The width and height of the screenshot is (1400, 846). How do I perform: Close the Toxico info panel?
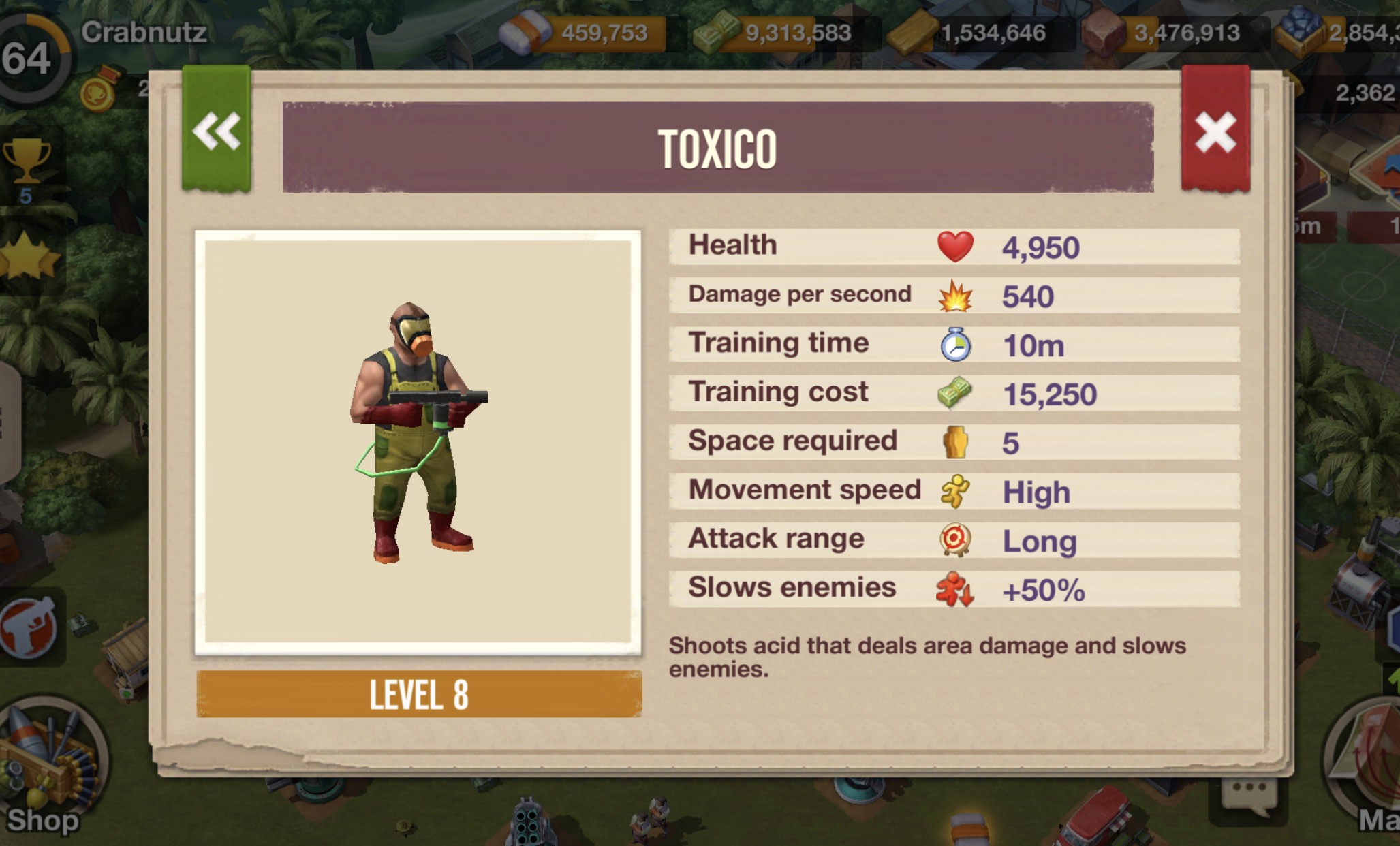point(1215,131)
